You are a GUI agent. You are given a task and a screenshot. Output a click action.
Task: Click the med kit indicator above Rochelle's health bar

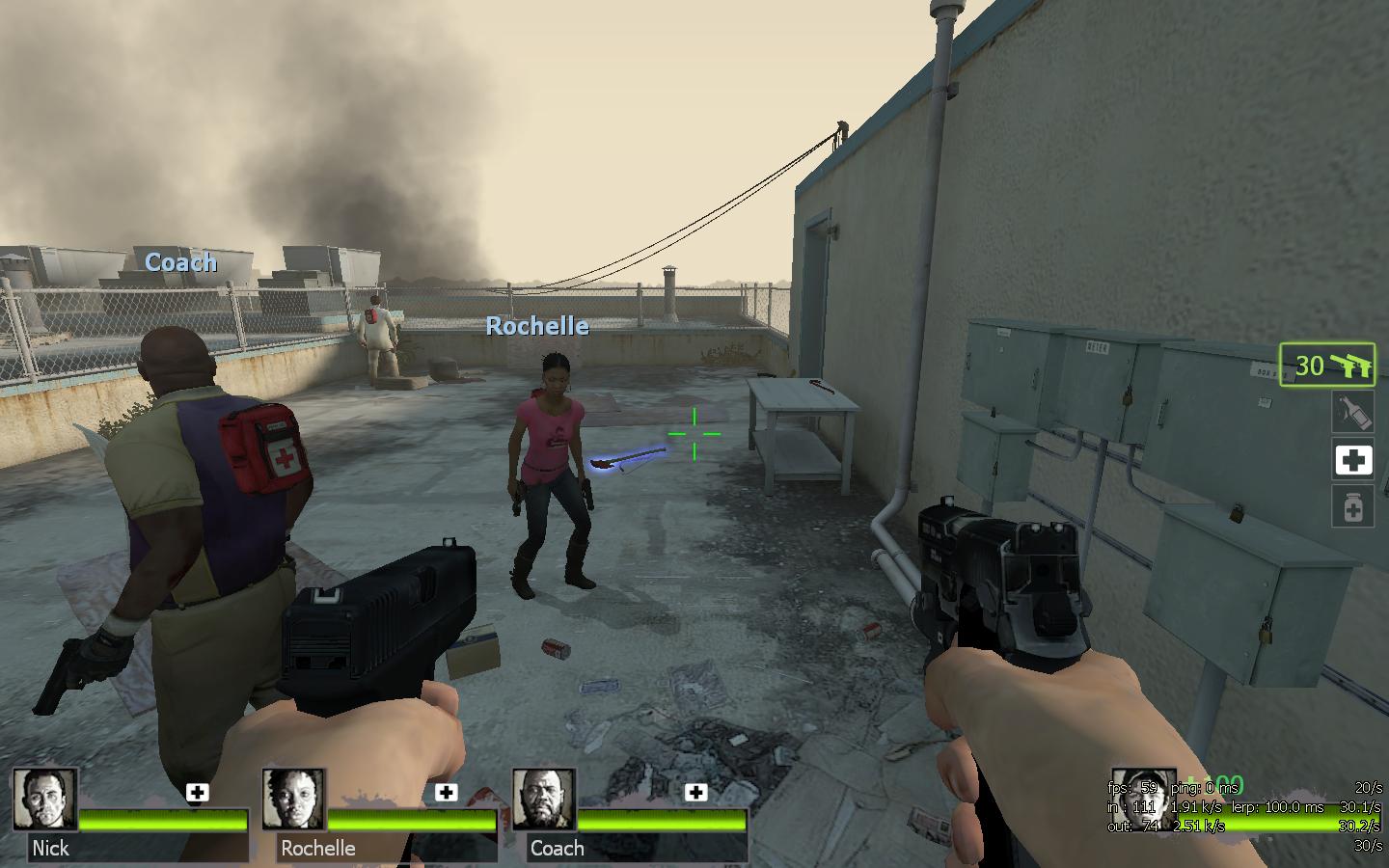[x=446, y=793]
